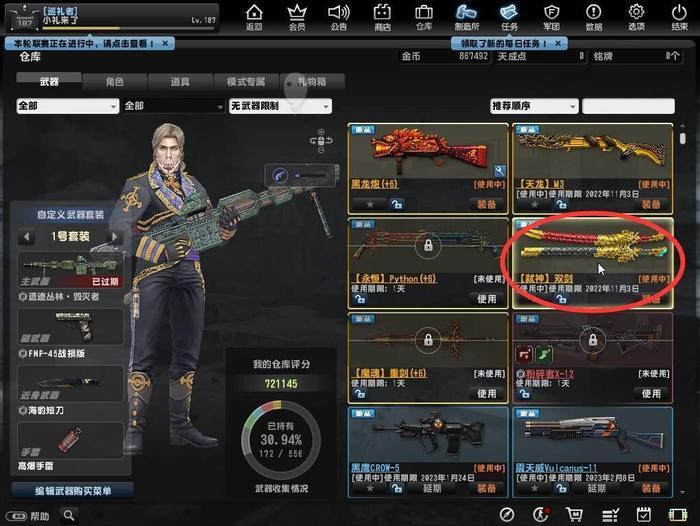Click 装备 on the 【弑神】双剑 card

[650, 298]
